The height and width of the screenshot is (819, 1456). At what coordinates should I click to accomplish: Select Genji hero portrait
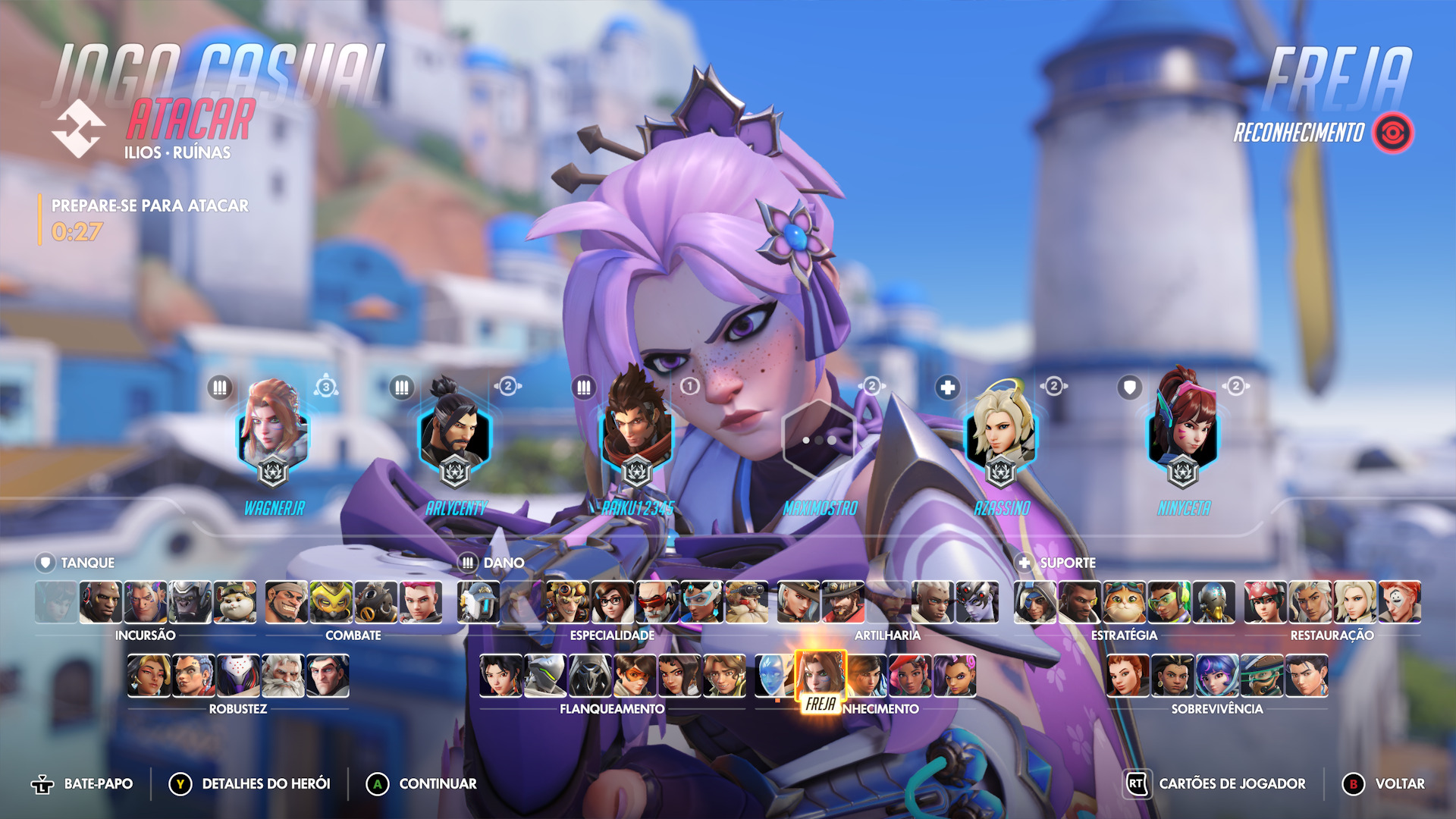click(x=546, y=676)
